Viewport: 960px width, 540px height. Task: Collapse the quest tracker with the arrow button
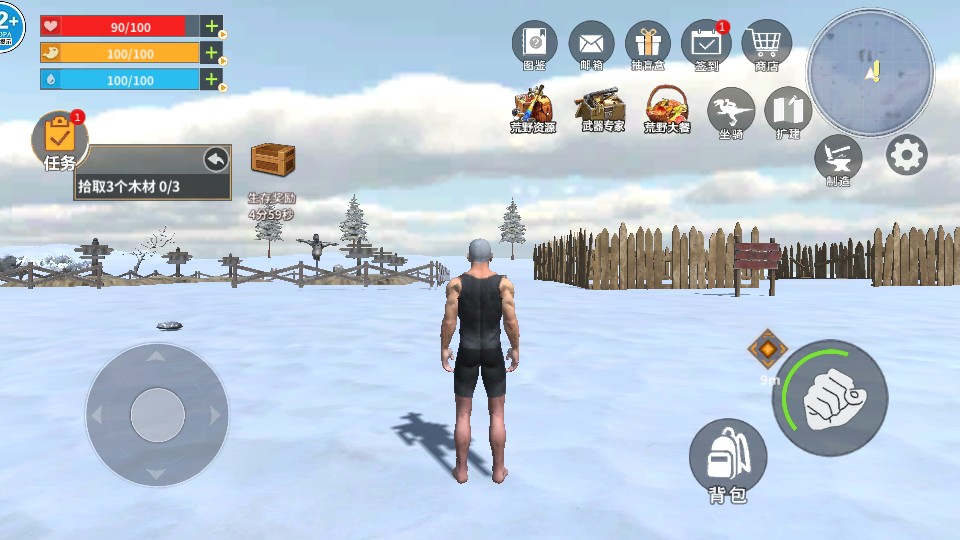(x=216, y=159)
